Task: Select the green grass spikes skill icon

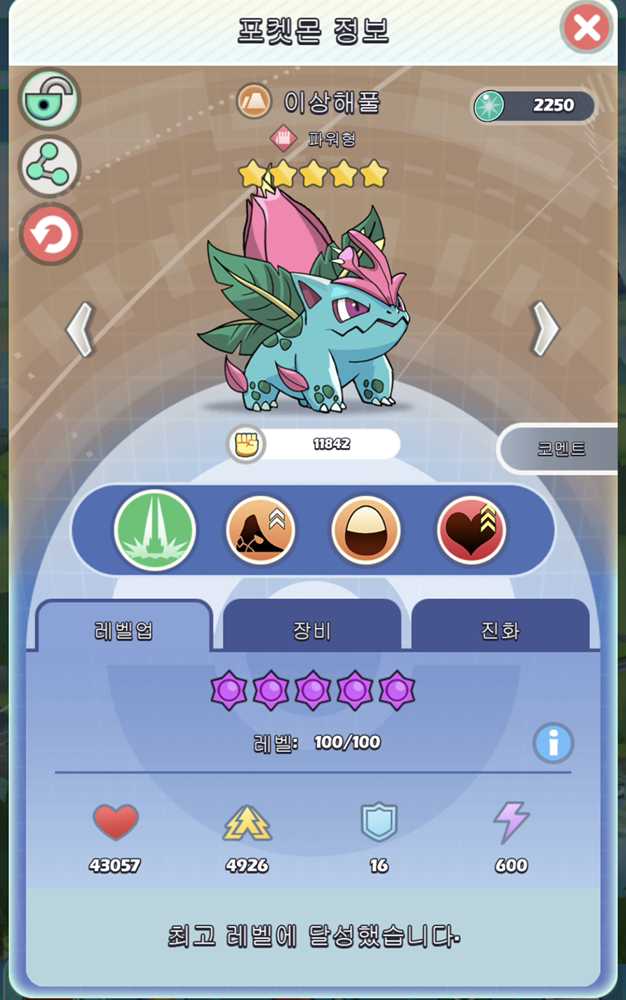Action: pos(155,530)
